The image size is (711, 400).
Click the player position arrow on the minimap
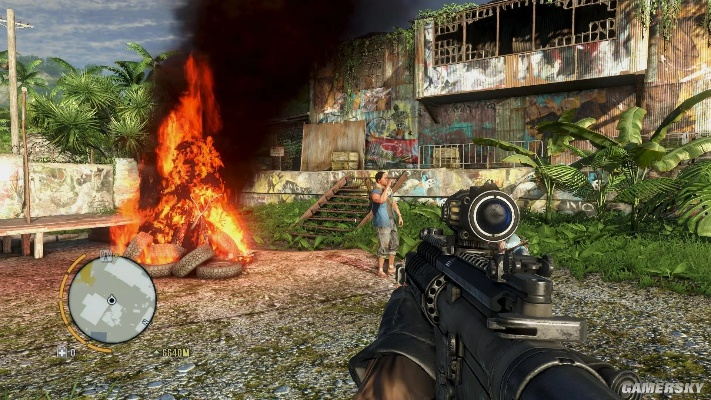[x=111, y=299]
